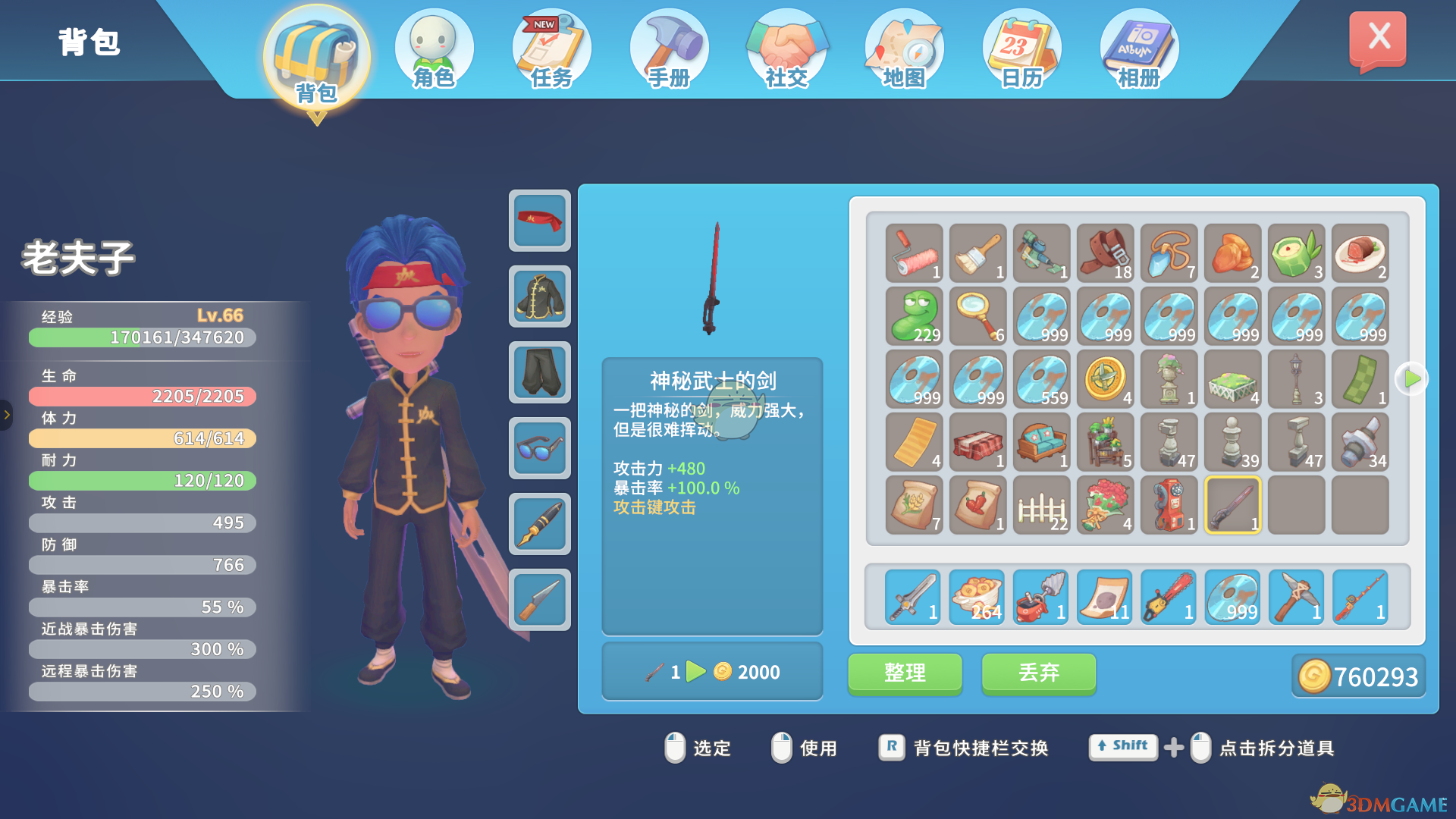The image size is (1456, 819).
Task: Open the 任务 quests tab
Action: coord(551,50)
